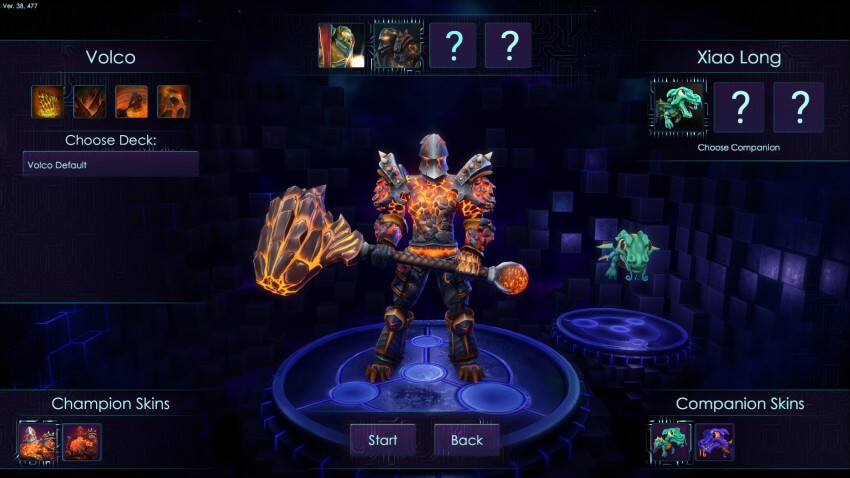Choose the purple dragon companion skin
Image resolution: width=850 pixels, height=478 pixels.
click(714, 441)
